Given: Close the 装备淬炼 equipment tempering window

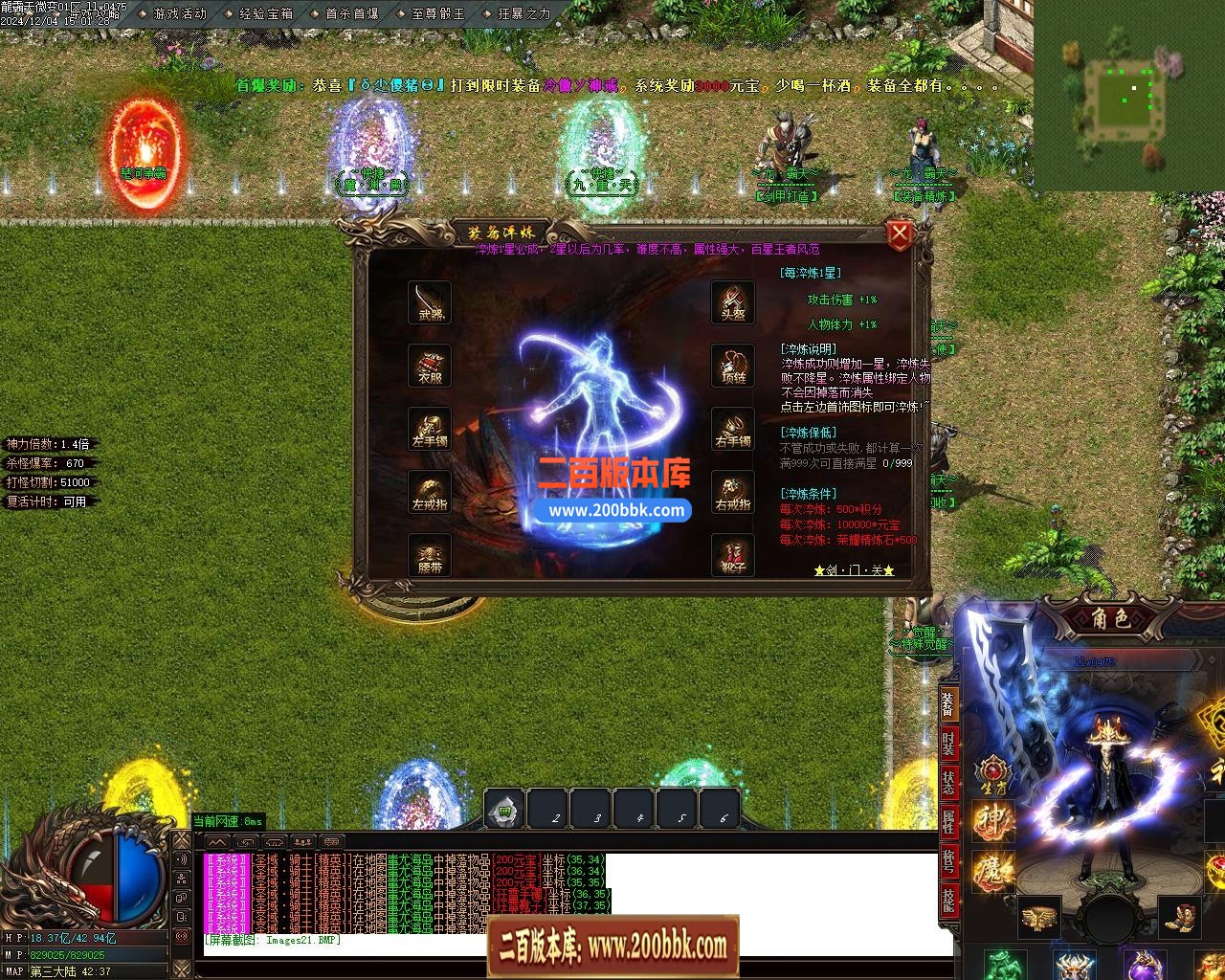Looking at the screenshot, I should pos(899,234).
